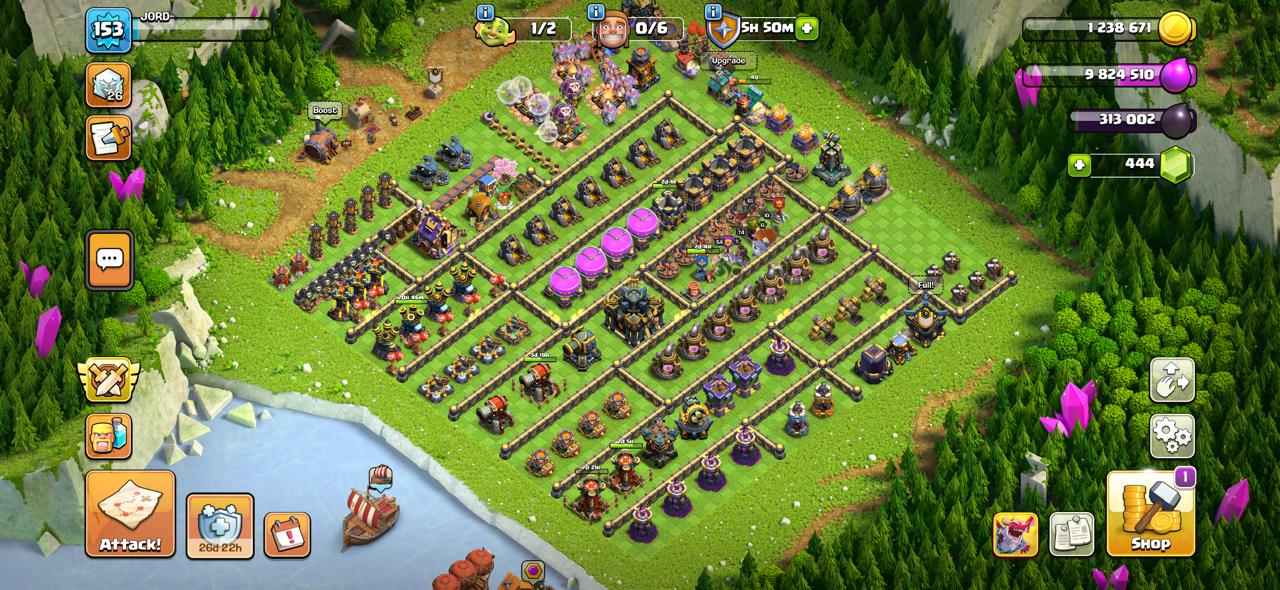Viewport: 1280px width, 590px height.
Task: Open the Shop
Action: tap(1150, 514)
